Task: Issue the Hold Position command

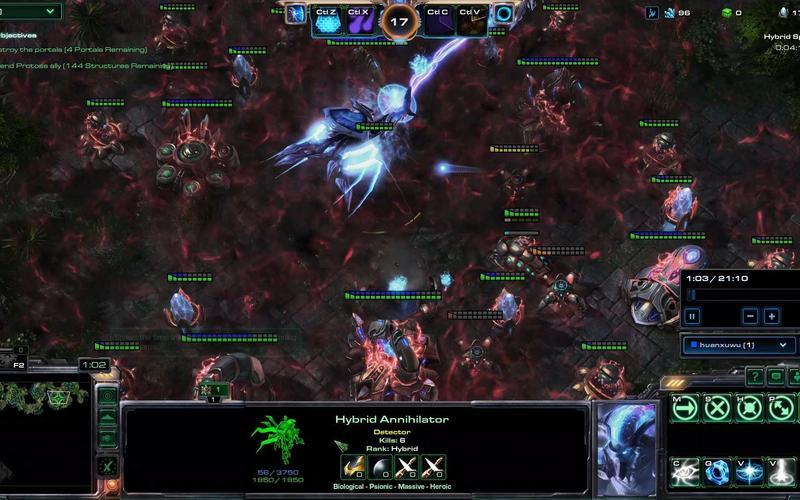Action: 749,406
